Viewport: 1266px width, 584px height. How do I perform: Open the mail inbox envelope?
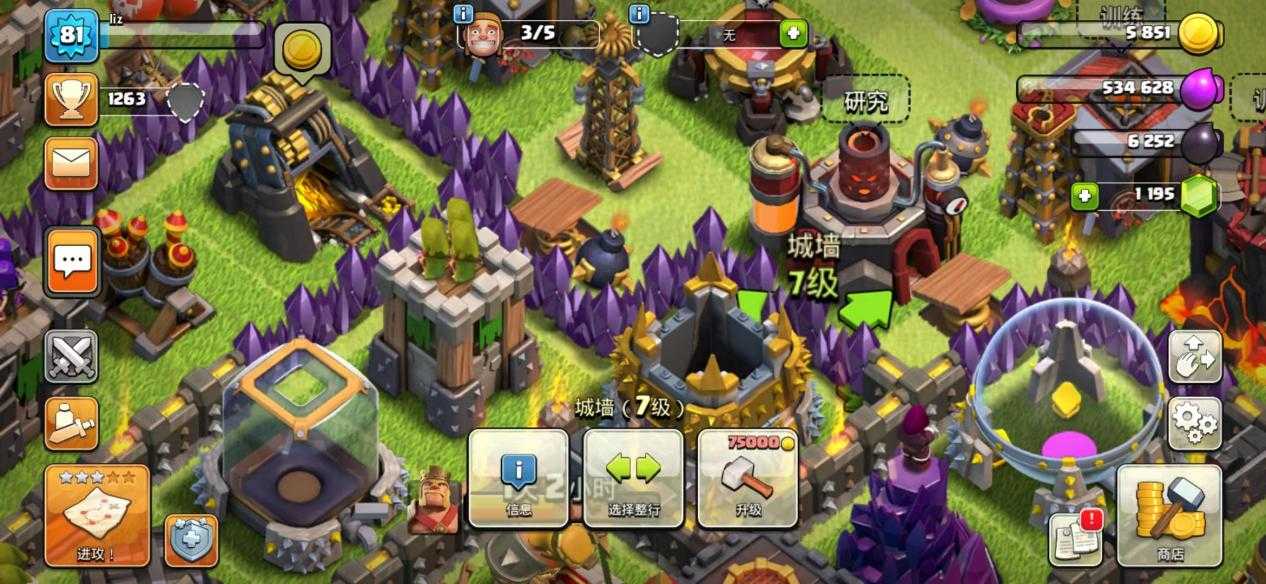pyautogui.click(x=72, y=163)
